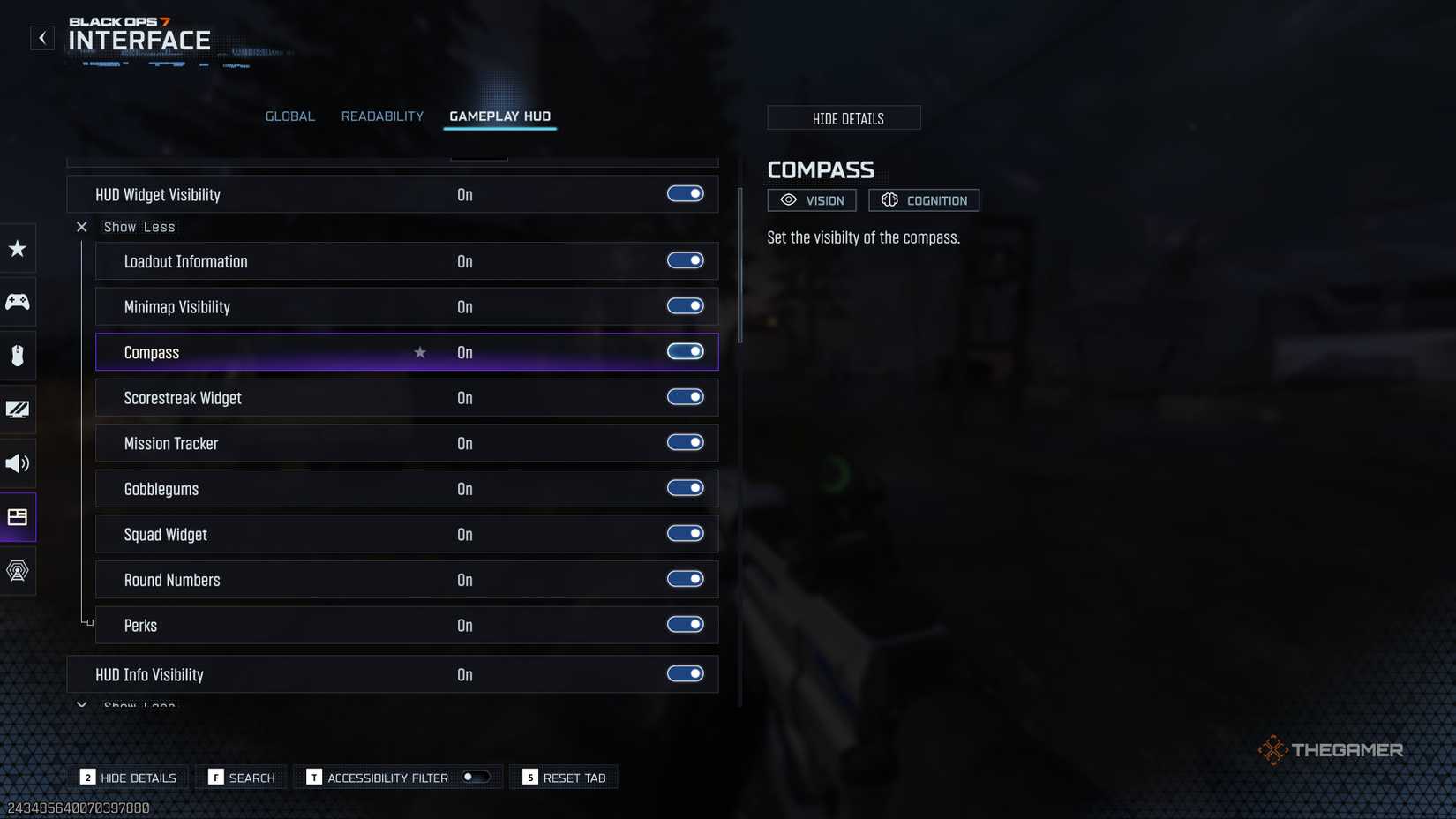Select the Cognition tag under Compass
This screenshot has width=1456, height=819.
(x=924, y=199)
